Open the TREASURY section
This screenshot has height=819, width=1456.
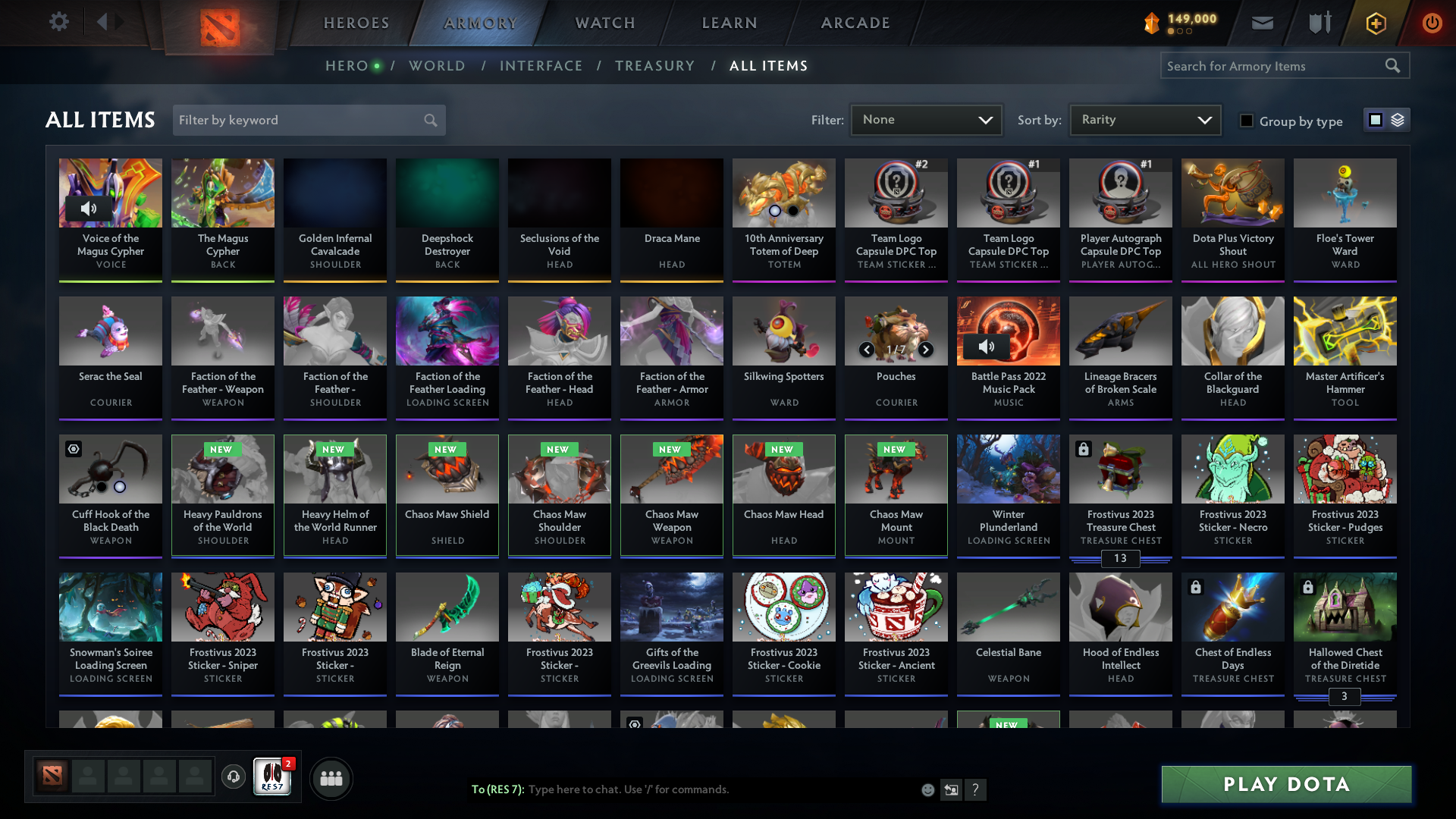654,66
